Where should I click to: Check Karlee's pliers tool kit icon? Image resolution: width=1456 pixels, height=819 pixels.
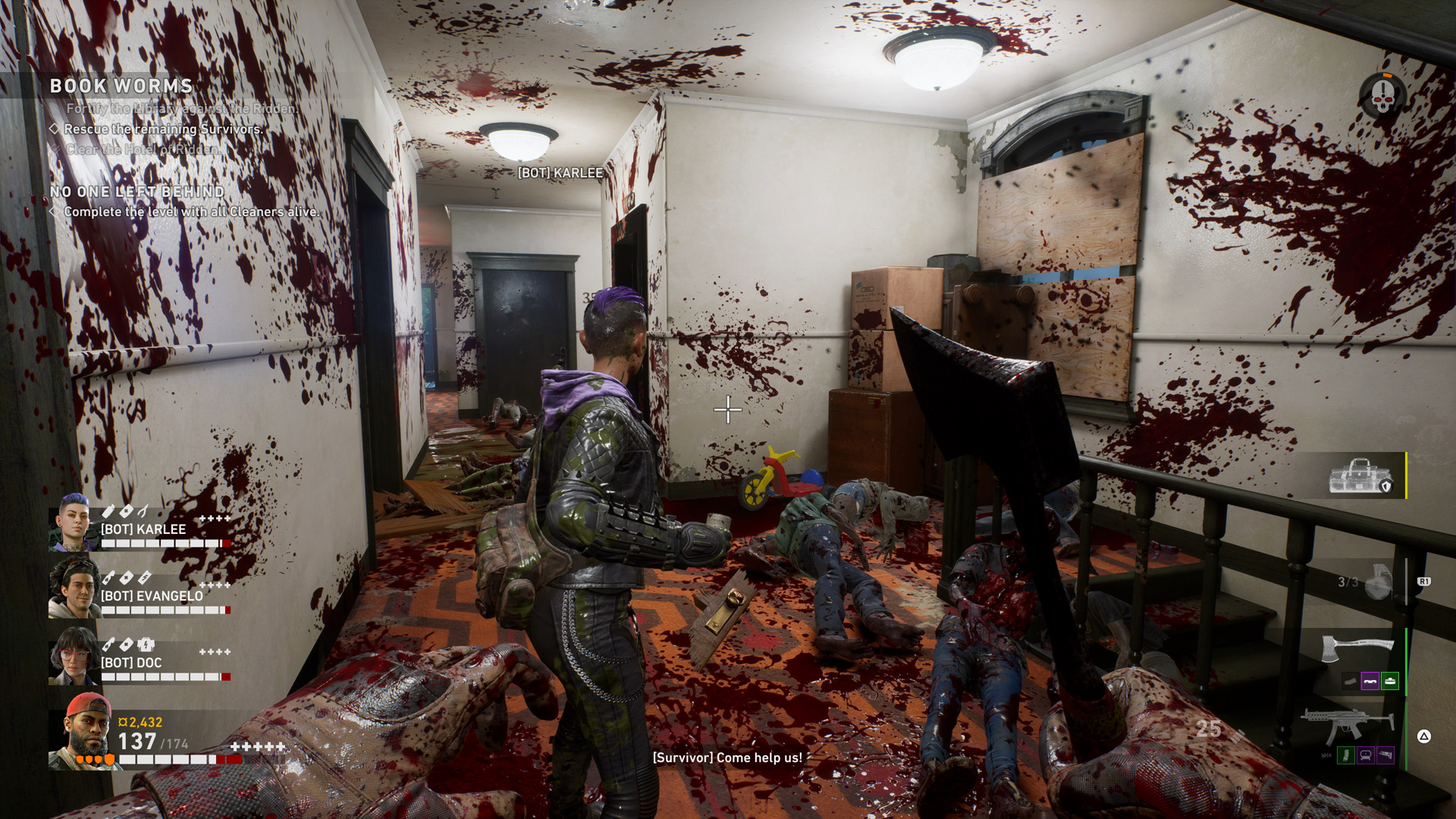[143, 511]
